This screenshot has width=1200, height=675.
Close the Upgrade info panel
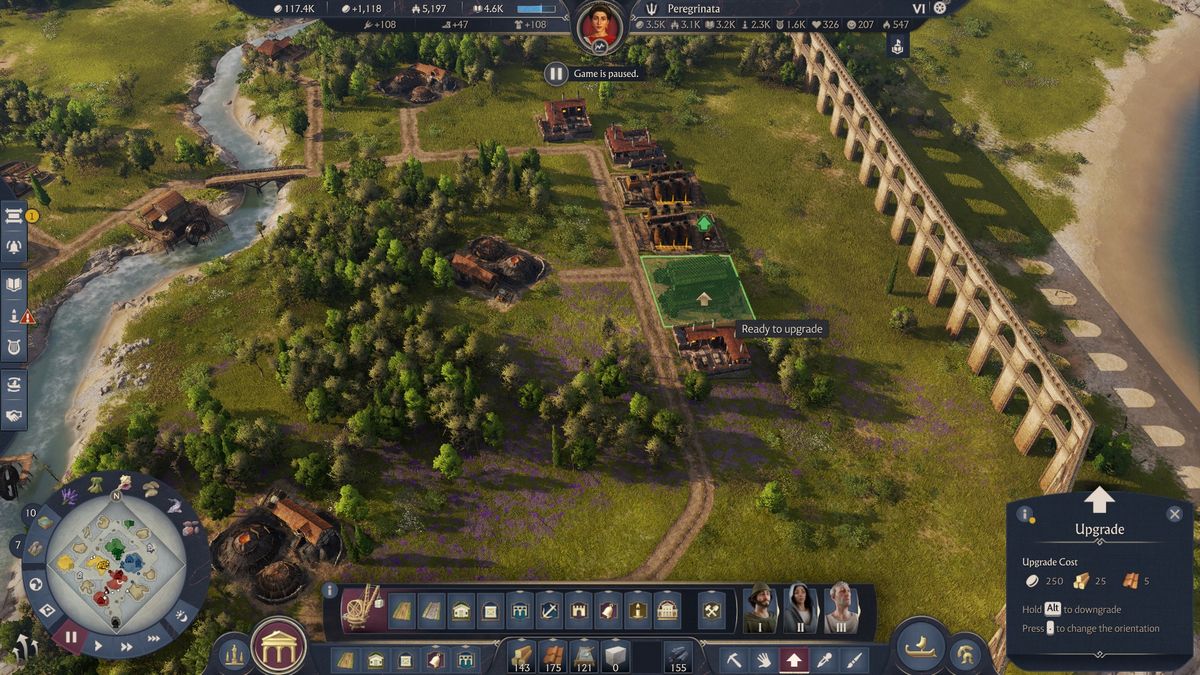(1174, 514)
